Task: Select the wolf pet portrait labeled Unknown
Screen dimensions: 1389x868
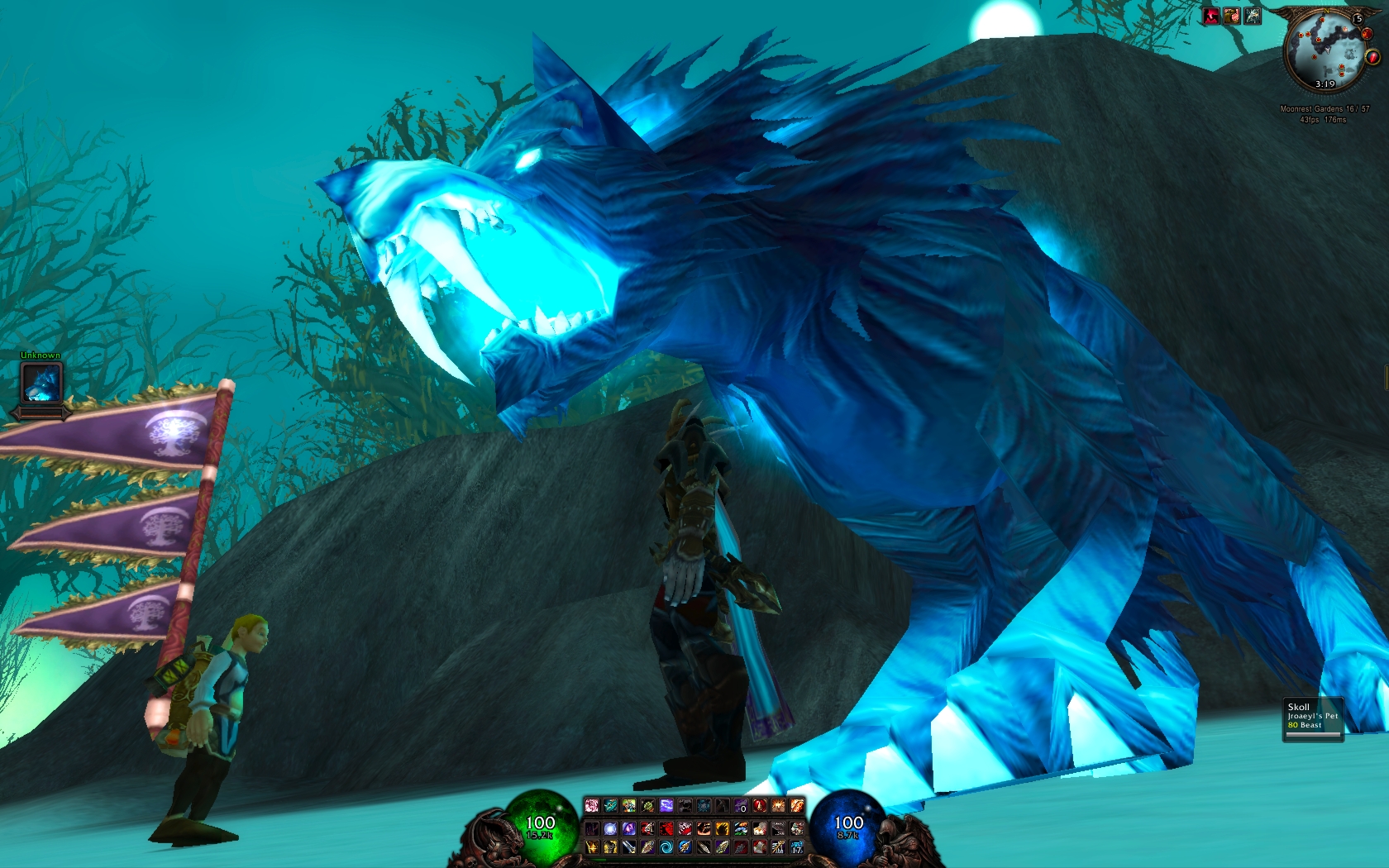Action: point(41,383)
